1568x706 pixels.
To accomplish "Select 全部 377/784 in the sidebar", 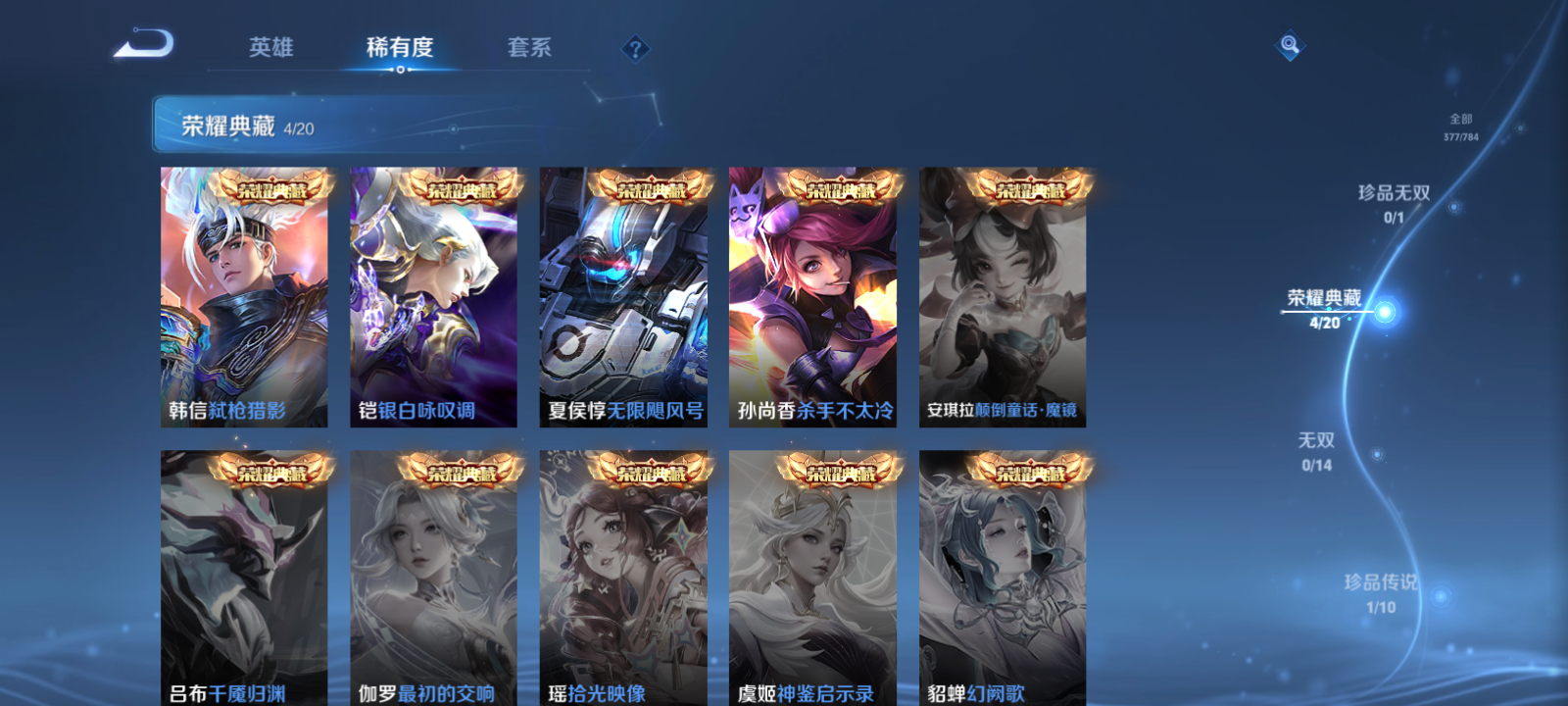I will (1462, 123).
